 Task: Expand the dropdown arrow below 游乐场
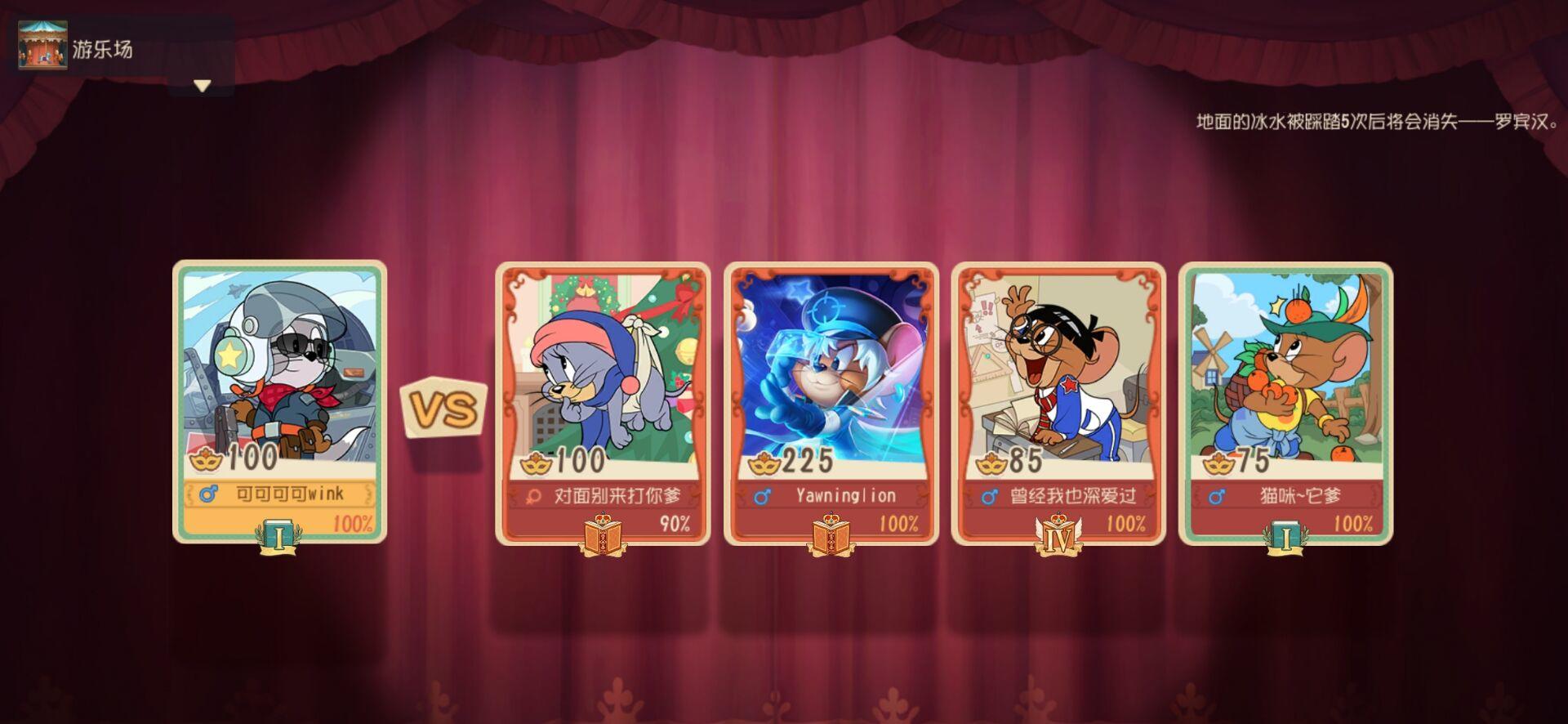click(x=200, y=85)
